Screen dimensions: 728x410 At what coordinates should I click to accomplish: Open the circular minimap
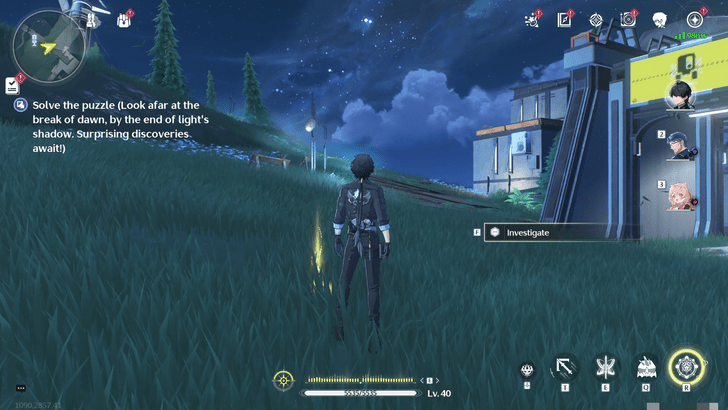[x=47, y=47]
